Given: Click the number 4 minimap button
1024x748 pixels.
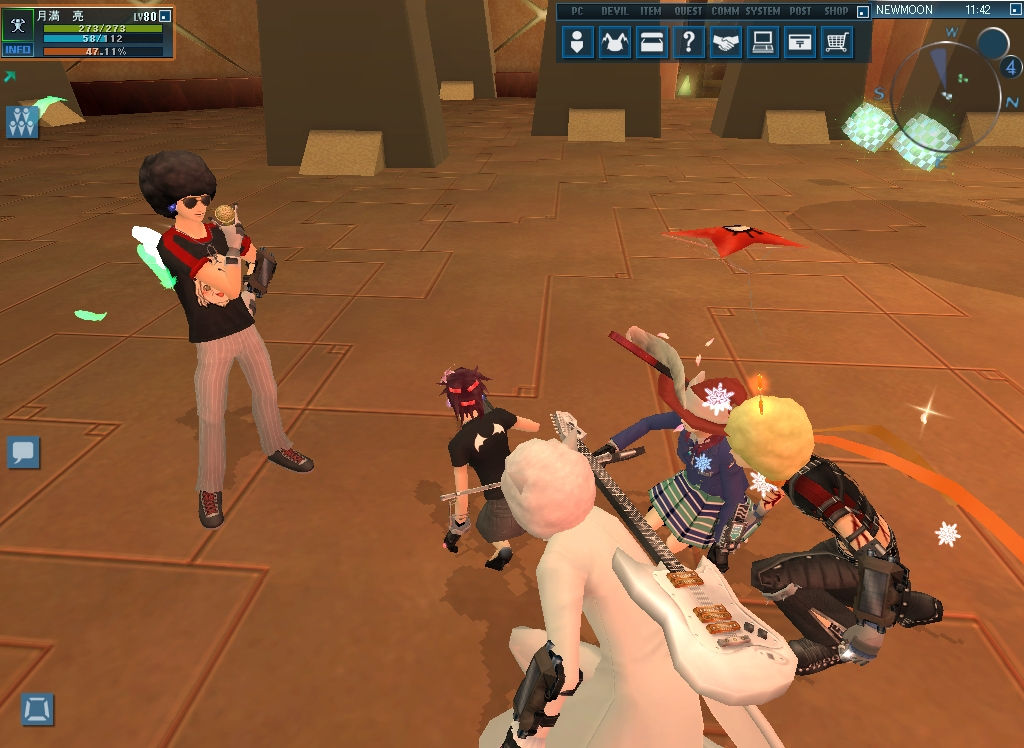Looking at the screenshot, I should pyautogui.click(x=1010, y=68).
